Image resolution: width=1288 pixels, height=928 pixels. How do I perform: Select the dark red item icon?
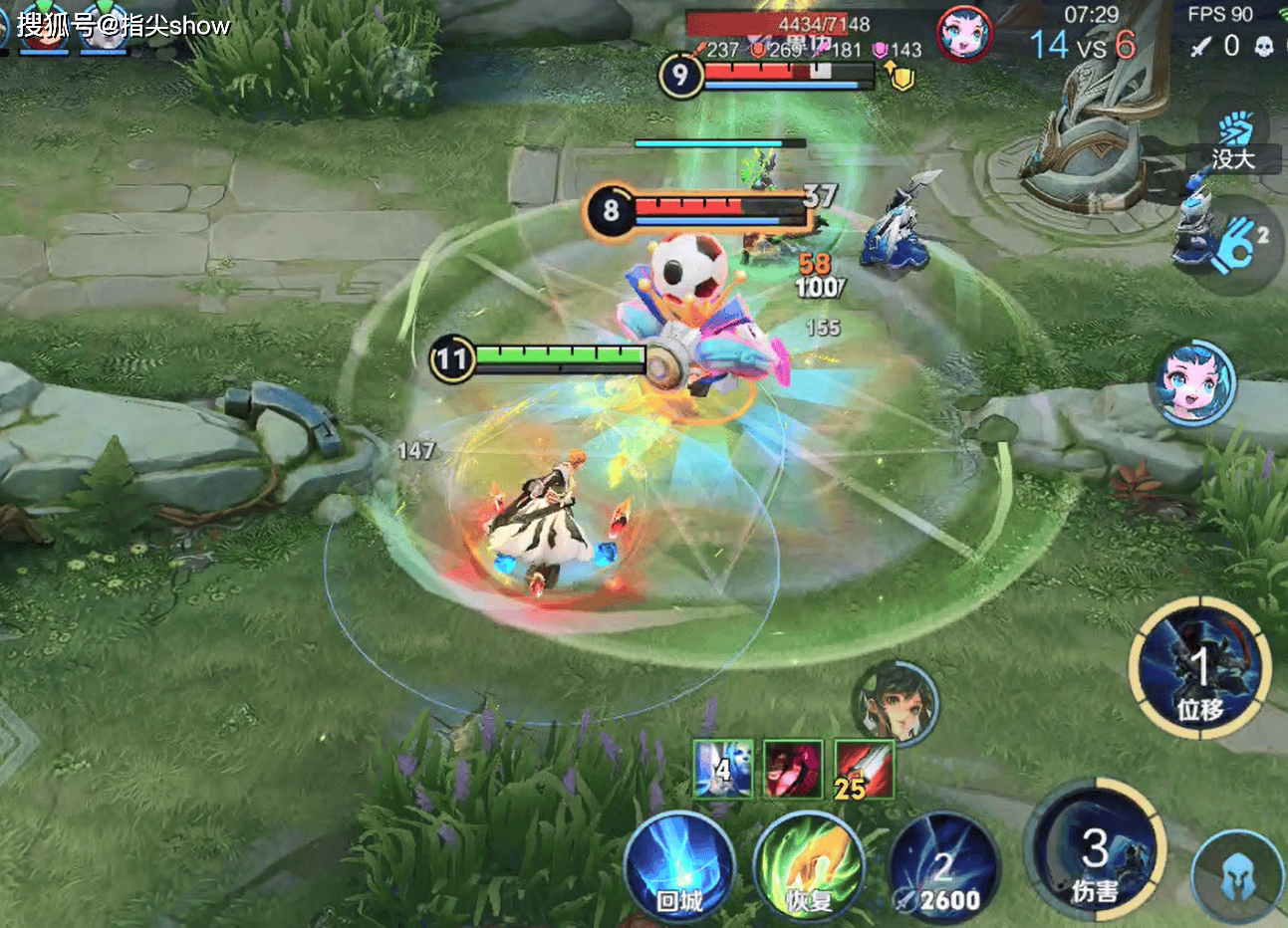point(793,769)
